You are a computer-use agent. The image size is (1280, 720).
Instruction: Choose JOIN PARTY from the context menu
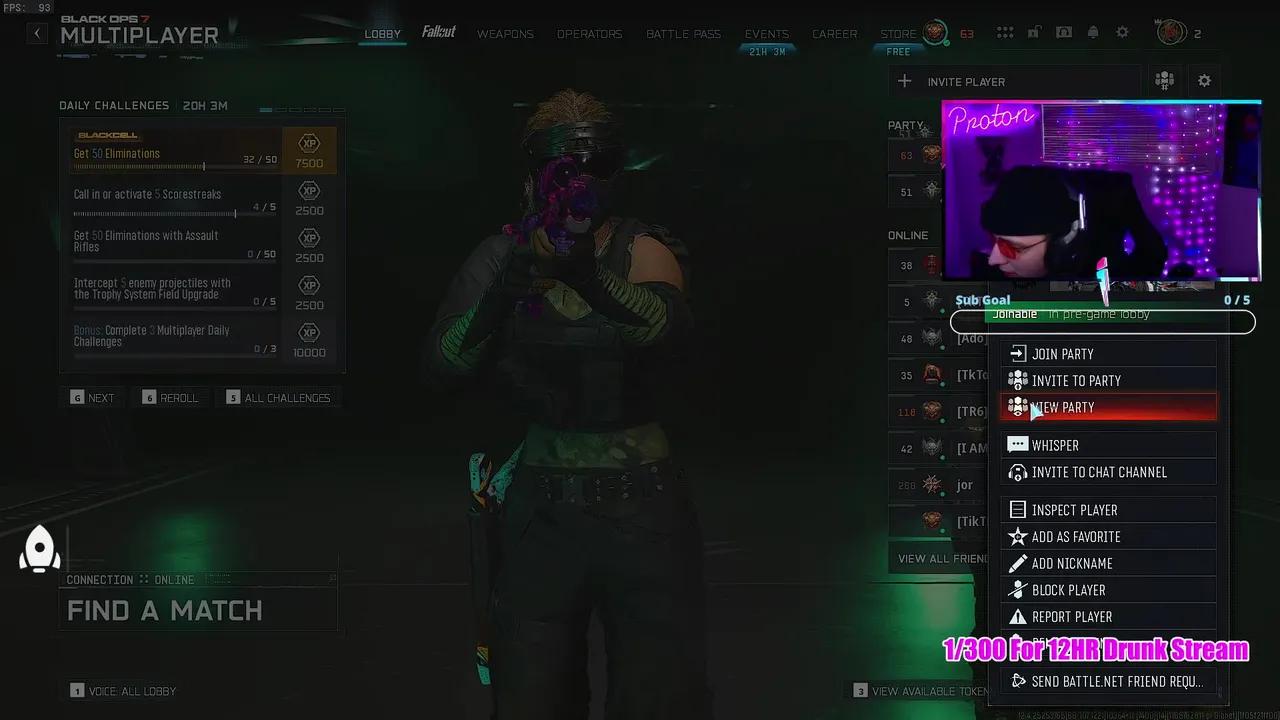point(1063,353)
